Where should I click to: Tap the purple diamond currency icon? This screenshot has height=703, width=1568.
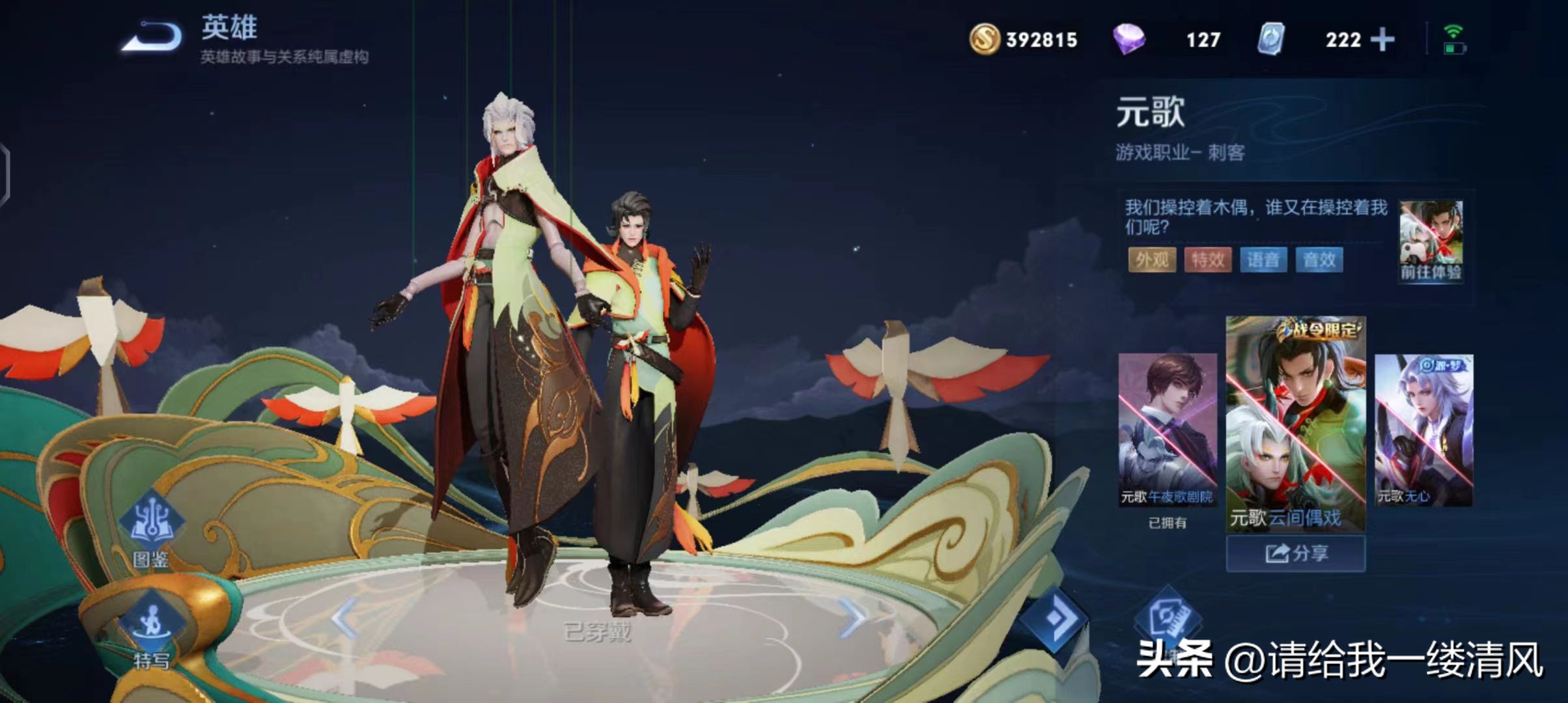tap(1128, 39)
